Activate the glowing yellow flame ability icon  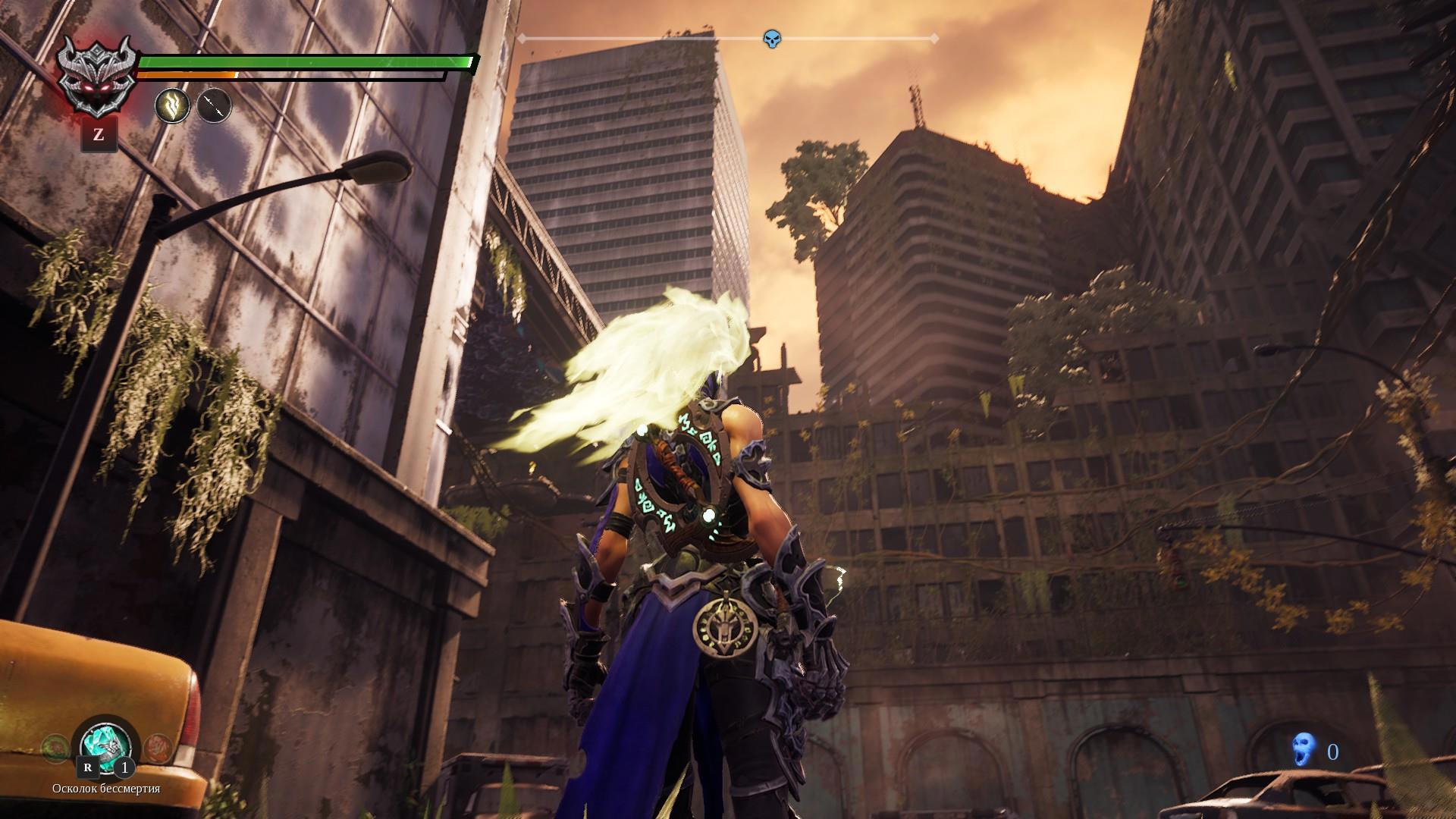tap(172, 106)
